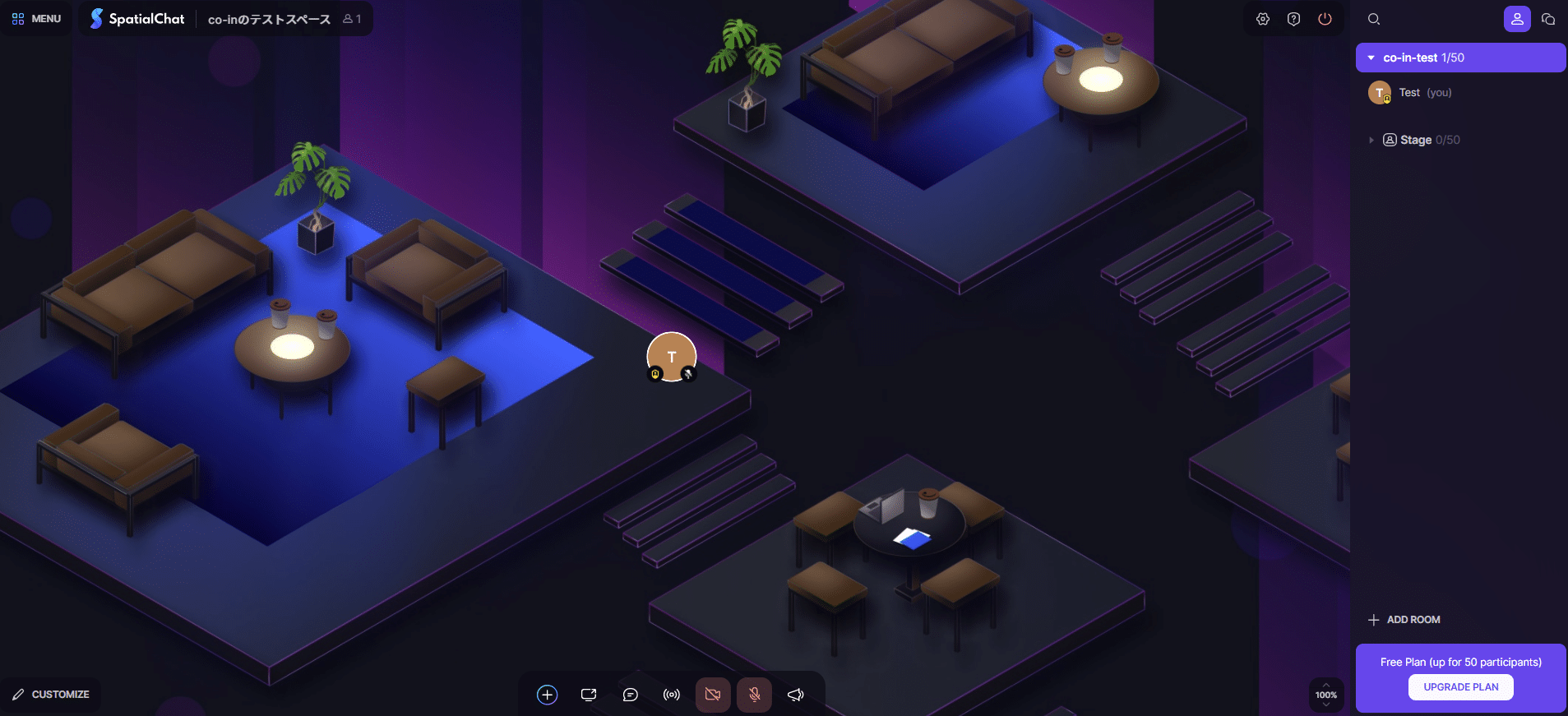Open the help question mark icon
The width and height of the screenshot is (1568, 716).
[x=1293, y=19]
